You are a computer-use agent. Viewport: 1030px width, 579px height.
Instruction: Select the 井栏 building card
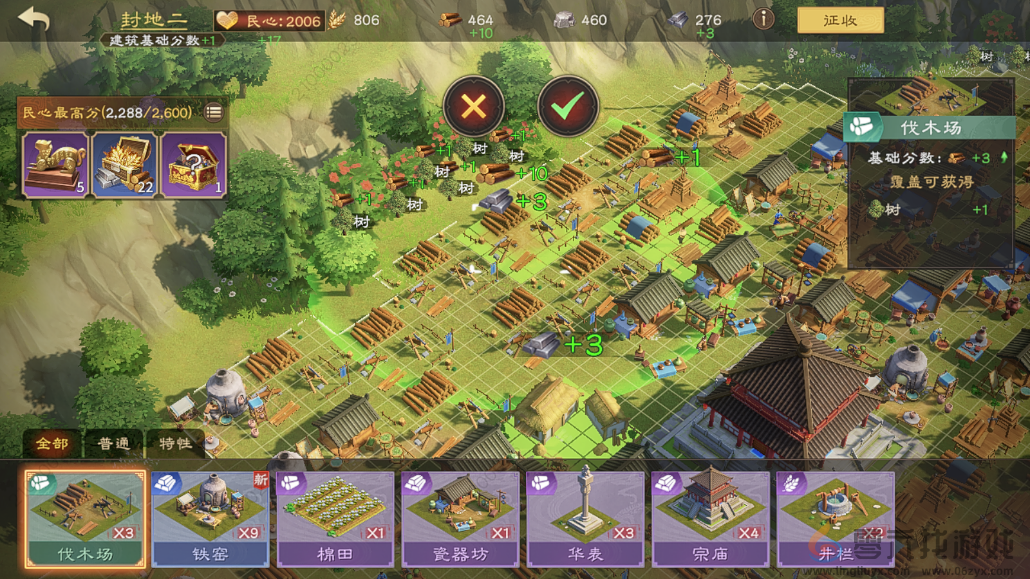click(835, 518)
